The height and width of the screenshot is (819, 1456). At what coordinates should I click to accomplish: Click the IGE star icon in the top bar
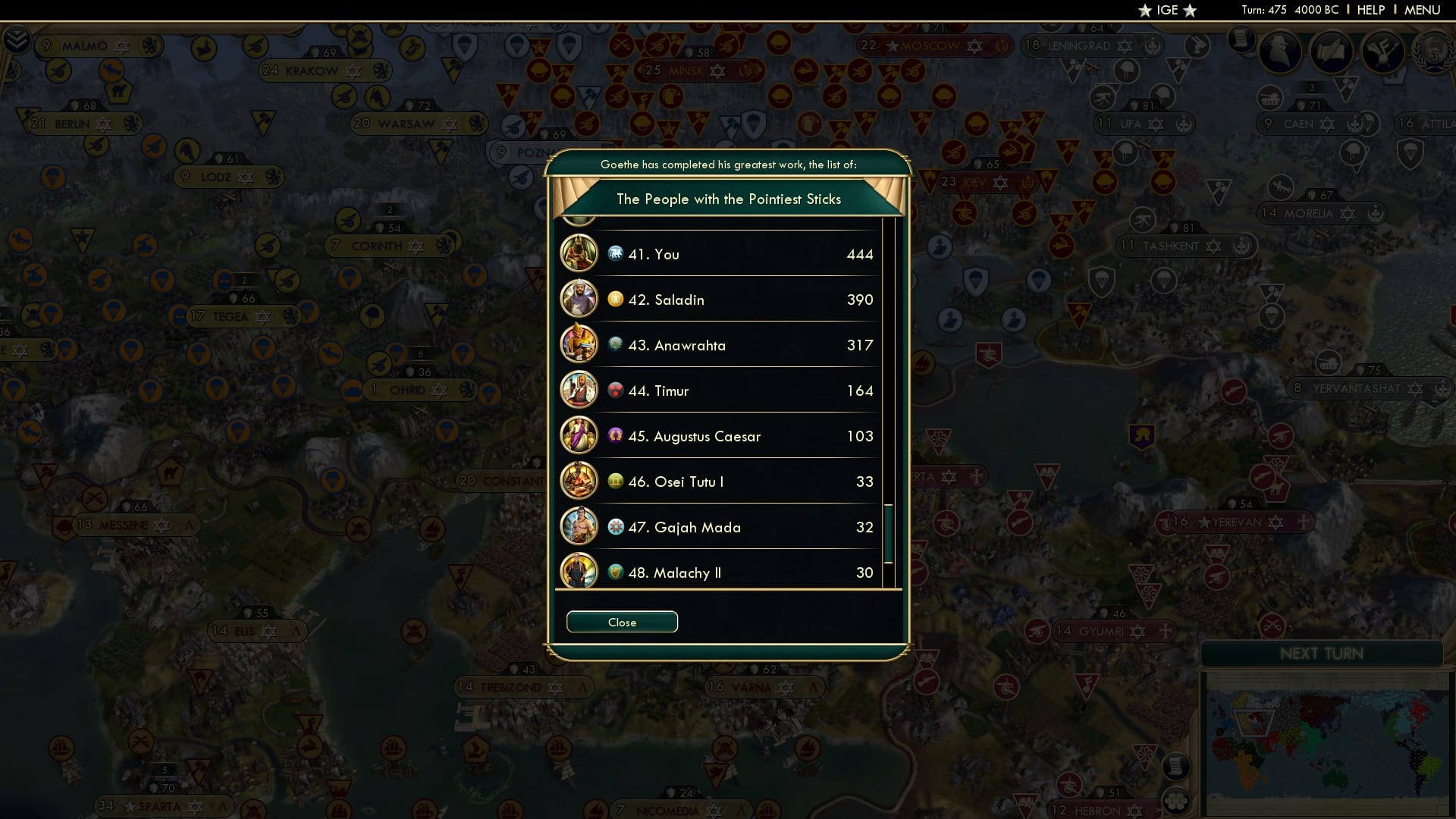tap(1146, 11)
